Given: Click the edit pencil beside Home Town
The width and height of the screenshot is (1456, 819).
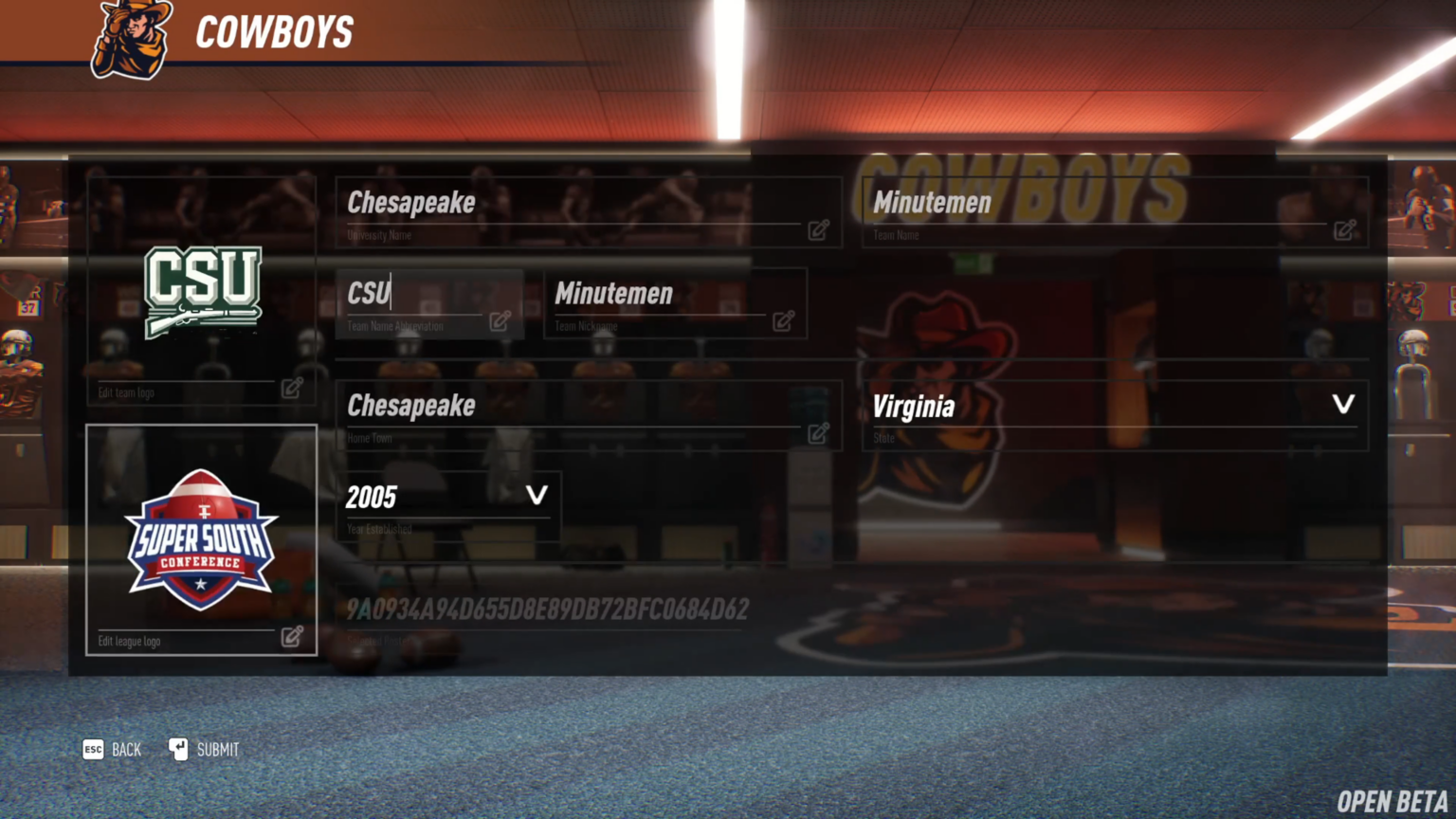Looking at the screenshot, I should (x=818, y=433).
